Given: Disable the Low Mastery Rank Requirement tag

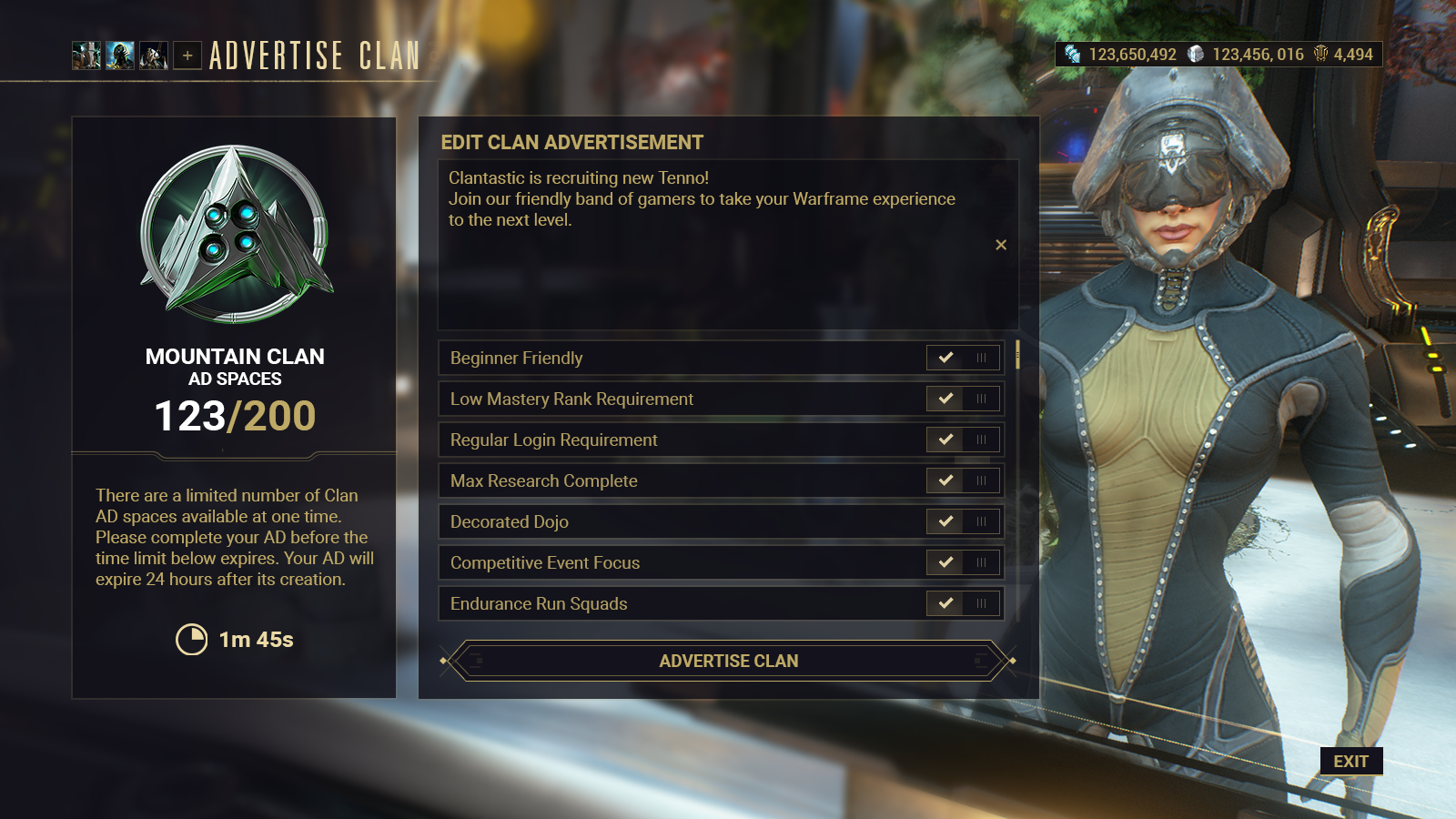Looking at the screenshot, I should tap(946, 399).
